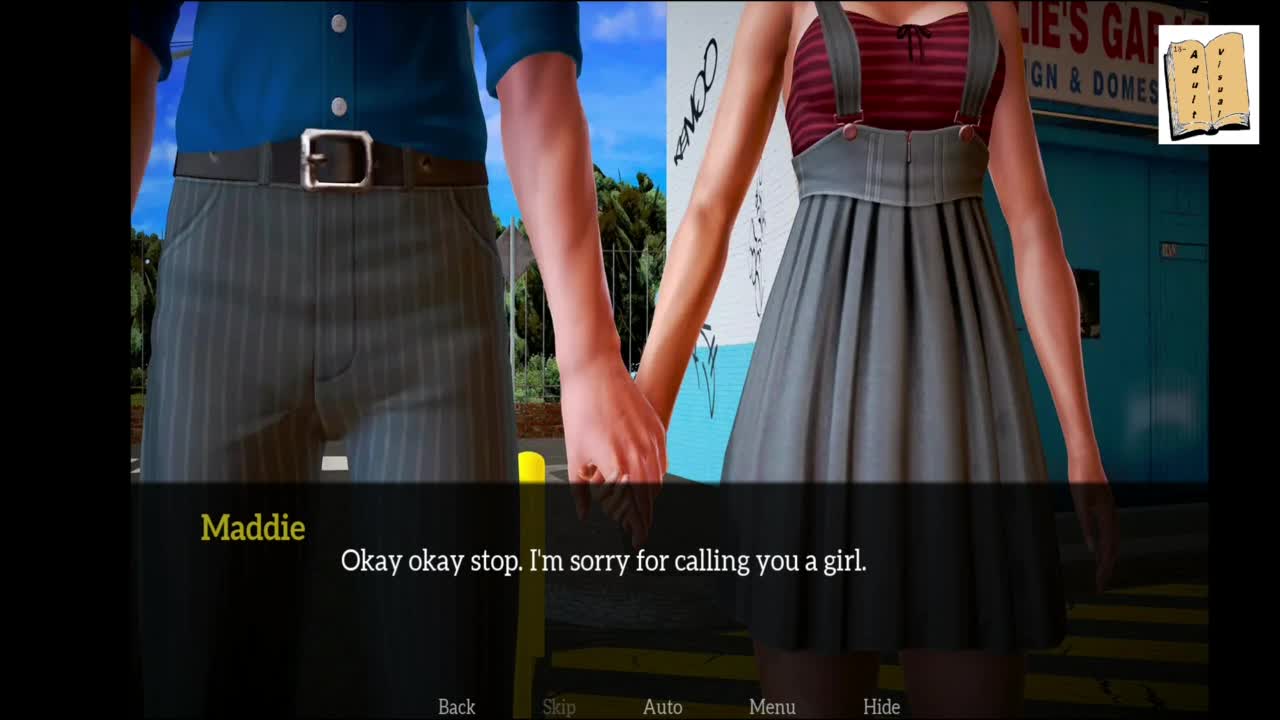Go back to previous dialogue line
The height and width of the screenshot is (720, 1280).
(456, 707)
